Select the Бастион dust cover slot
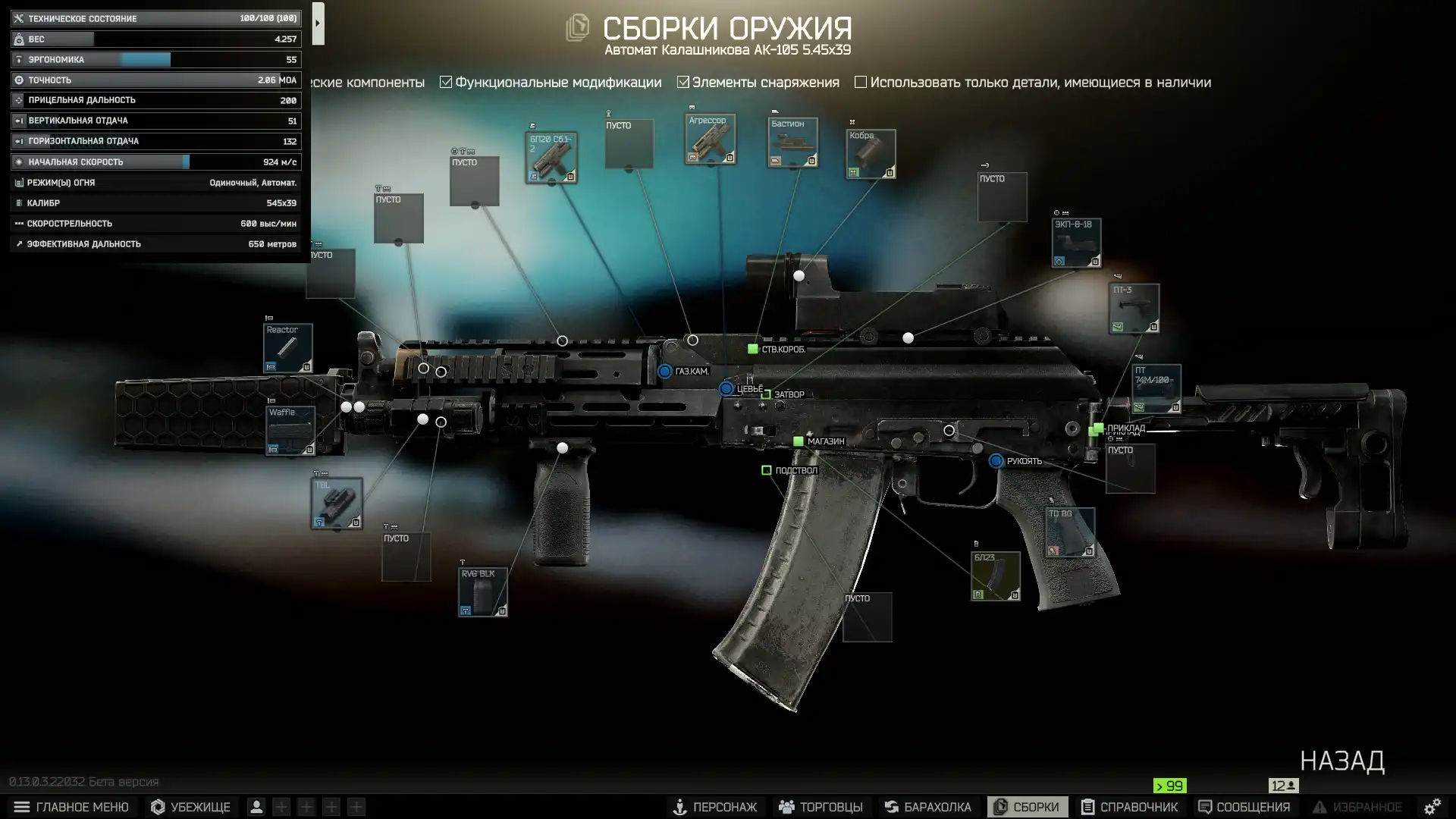Viewport: 1456px width, 819px height. [x=792, y=143]
